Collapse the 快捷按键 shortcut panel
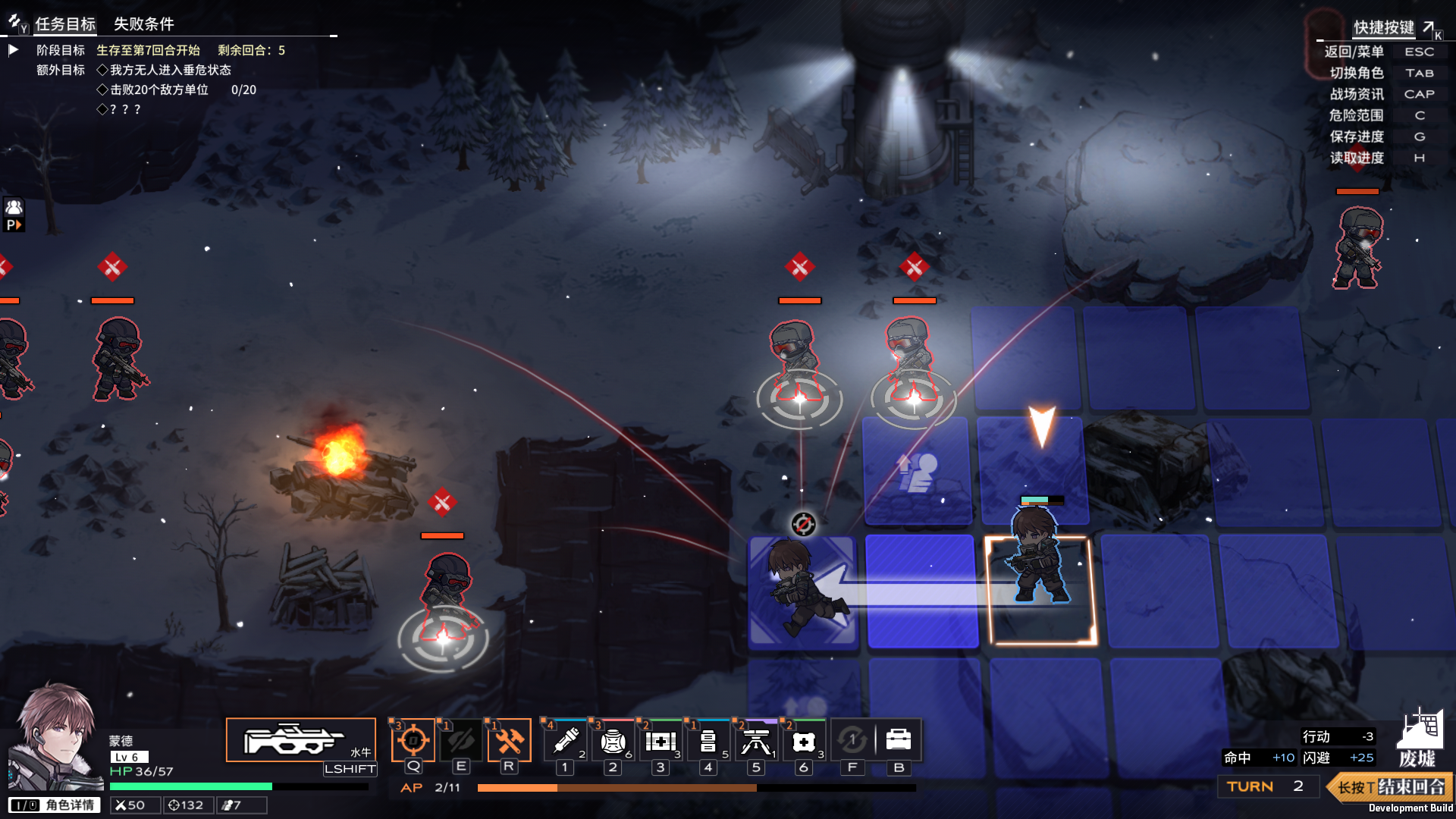This screenshot has width=1456, height=819. pos(1429,27)
